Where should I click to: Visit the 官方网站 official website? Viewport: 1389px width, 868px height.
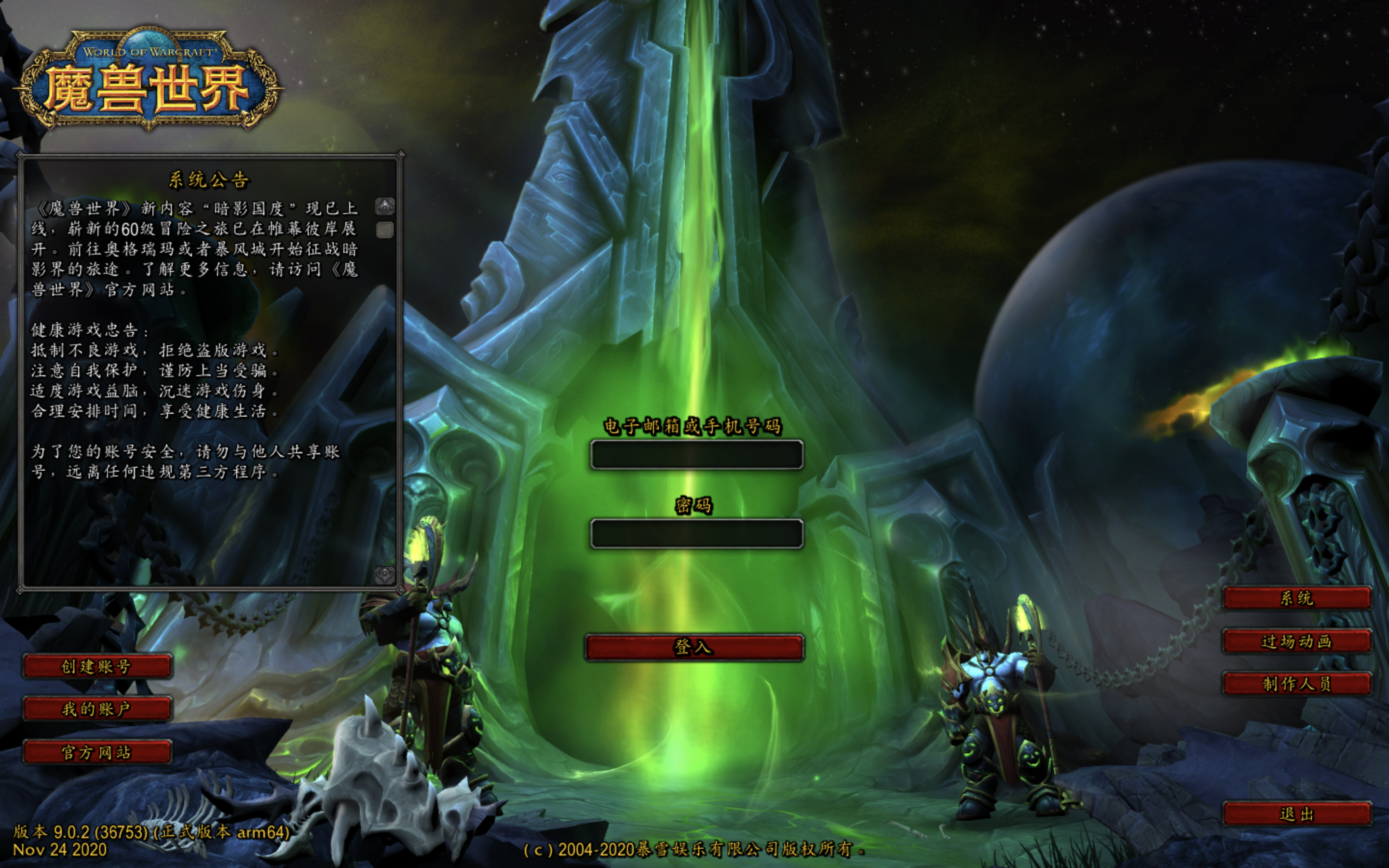coord(97,752)
